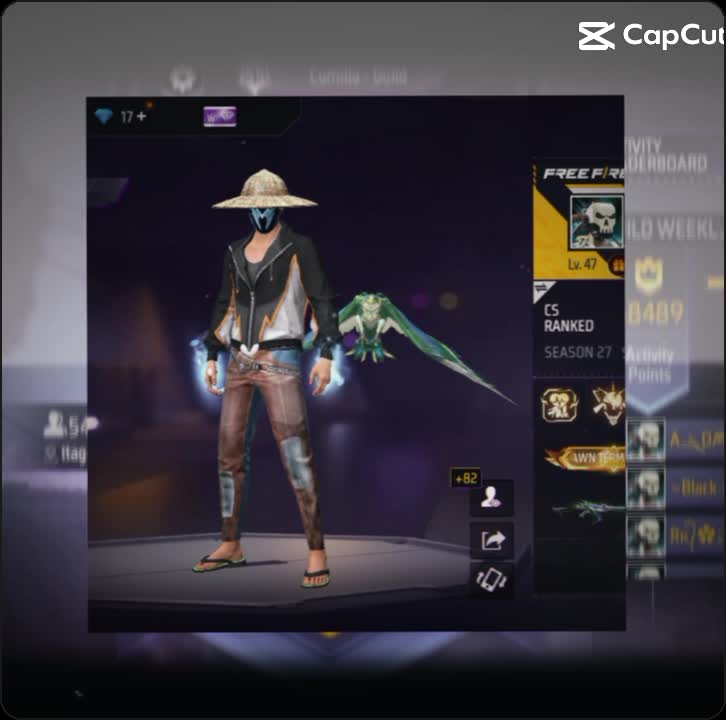Click the CapCut watermark logo
This screenshot has width=726, height=720.
650,36
